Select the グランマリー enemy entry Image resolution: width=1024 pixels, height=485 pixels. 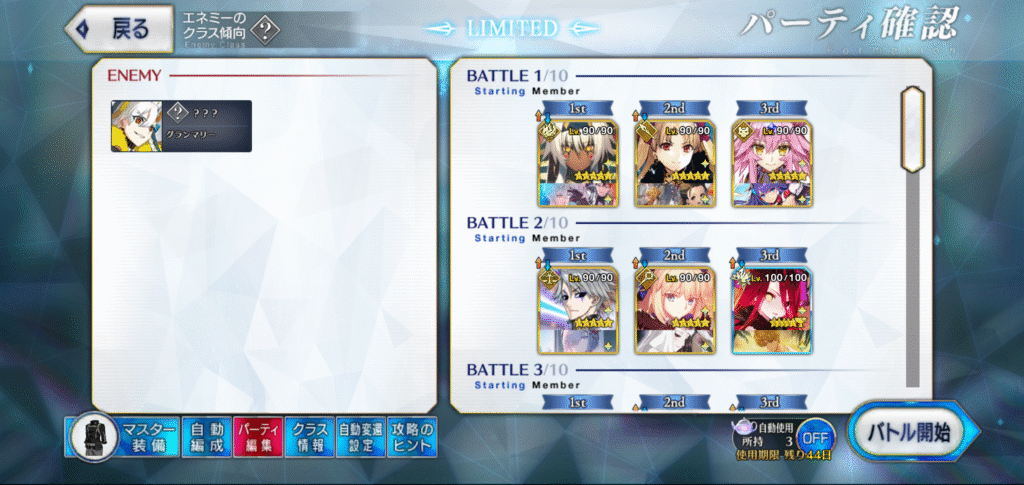181,126
